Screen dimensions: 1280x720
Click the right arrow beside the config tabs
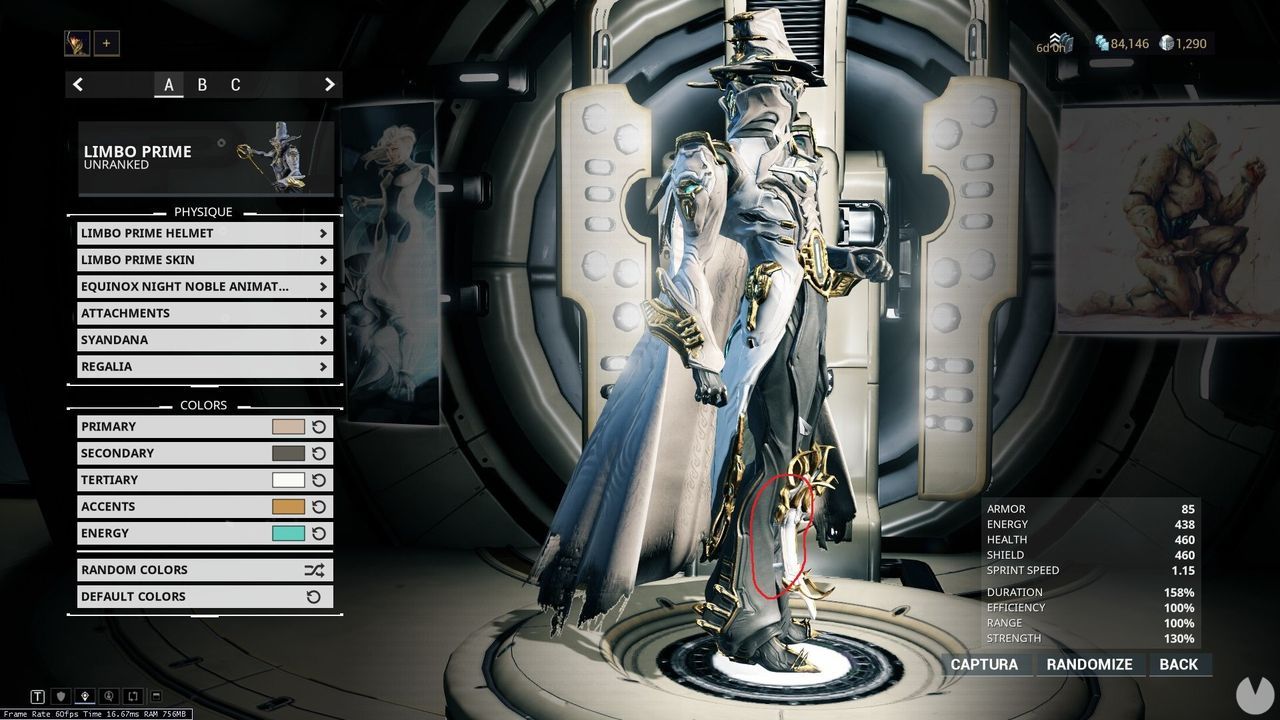(x=330, y=84)
